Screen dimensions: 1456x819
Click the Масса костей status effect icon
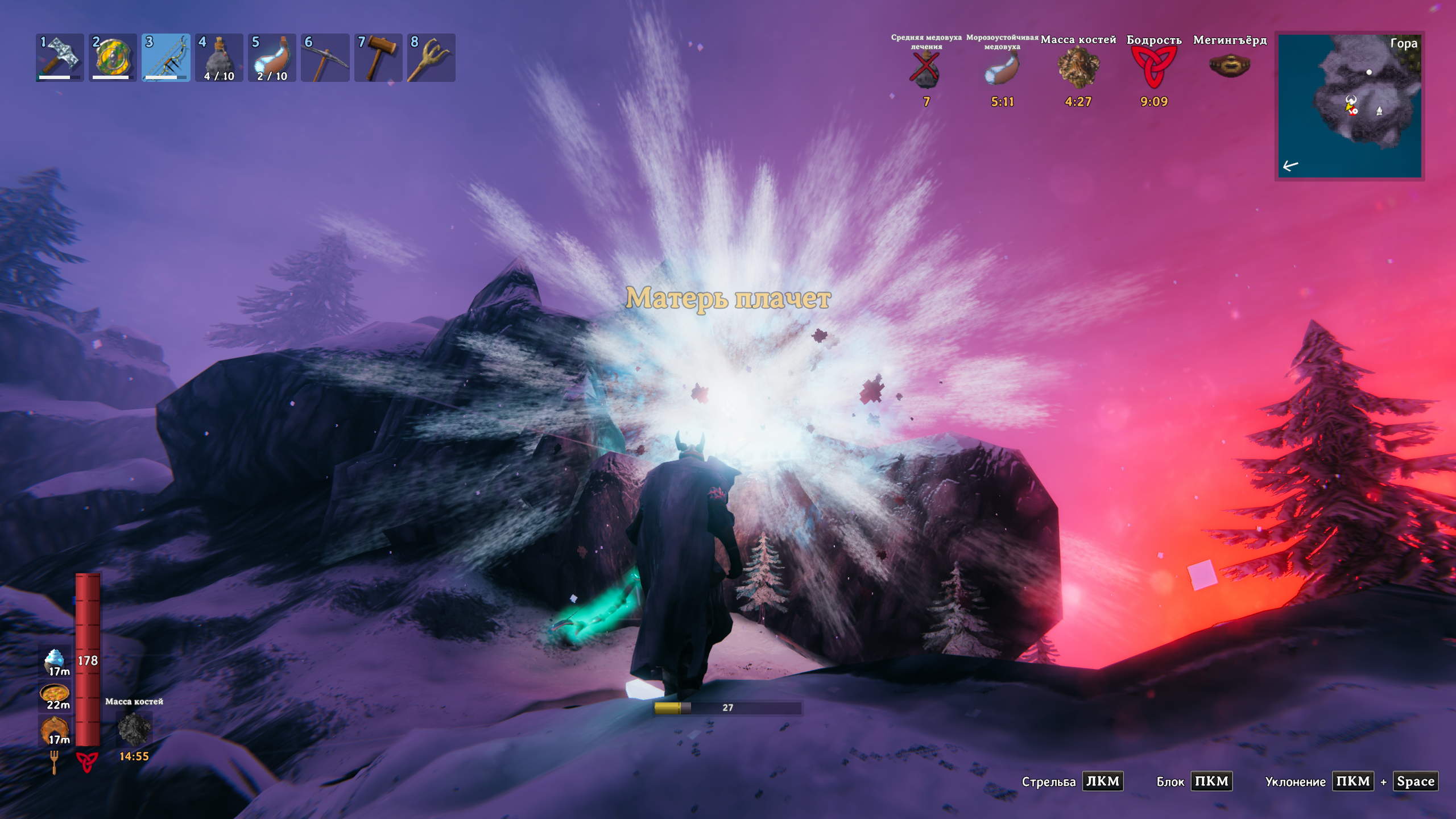[1078, 68]
